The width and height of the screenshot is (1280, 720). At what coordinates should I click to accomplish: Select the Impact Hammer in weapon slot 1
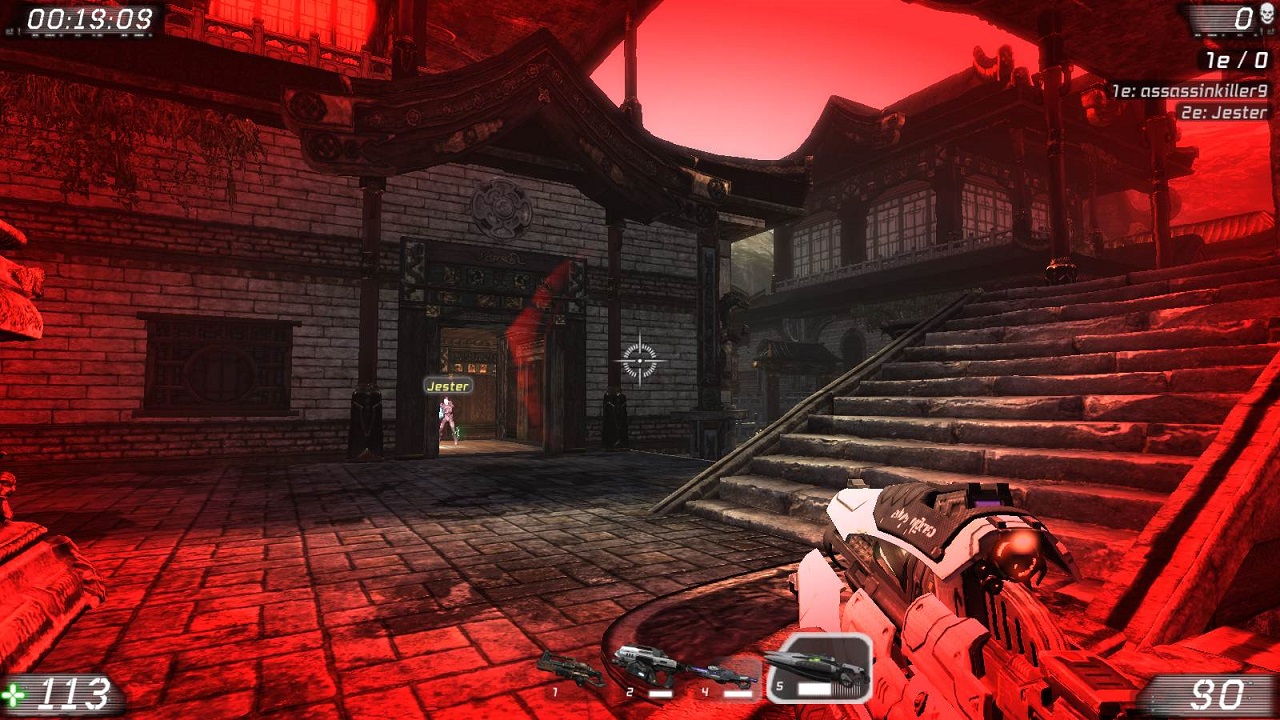pyautogui.click(x=569, y=668)
